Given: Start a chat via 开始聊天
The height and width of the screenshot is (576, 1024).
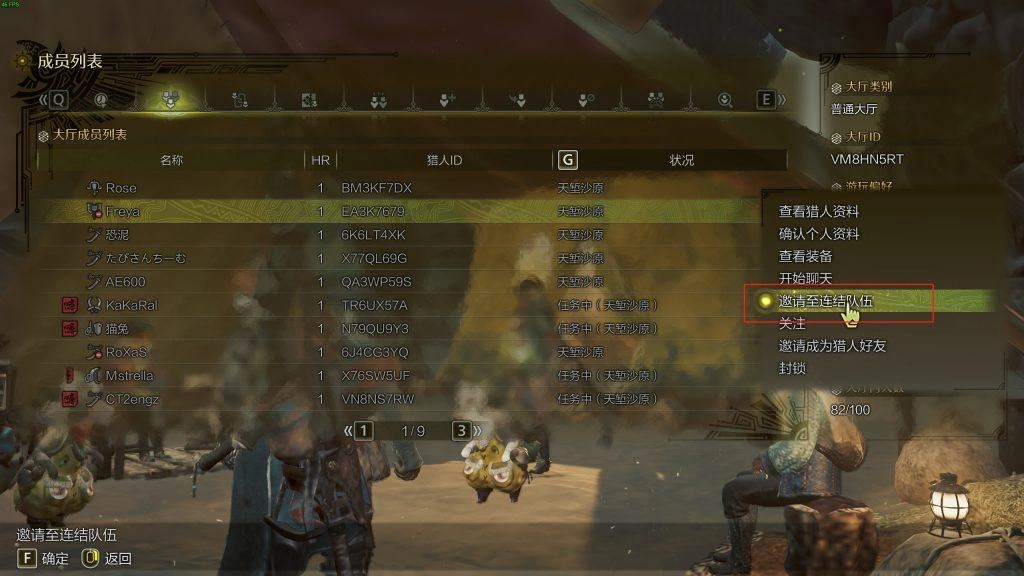Looking at the screenshot, I should click(805, 278).
